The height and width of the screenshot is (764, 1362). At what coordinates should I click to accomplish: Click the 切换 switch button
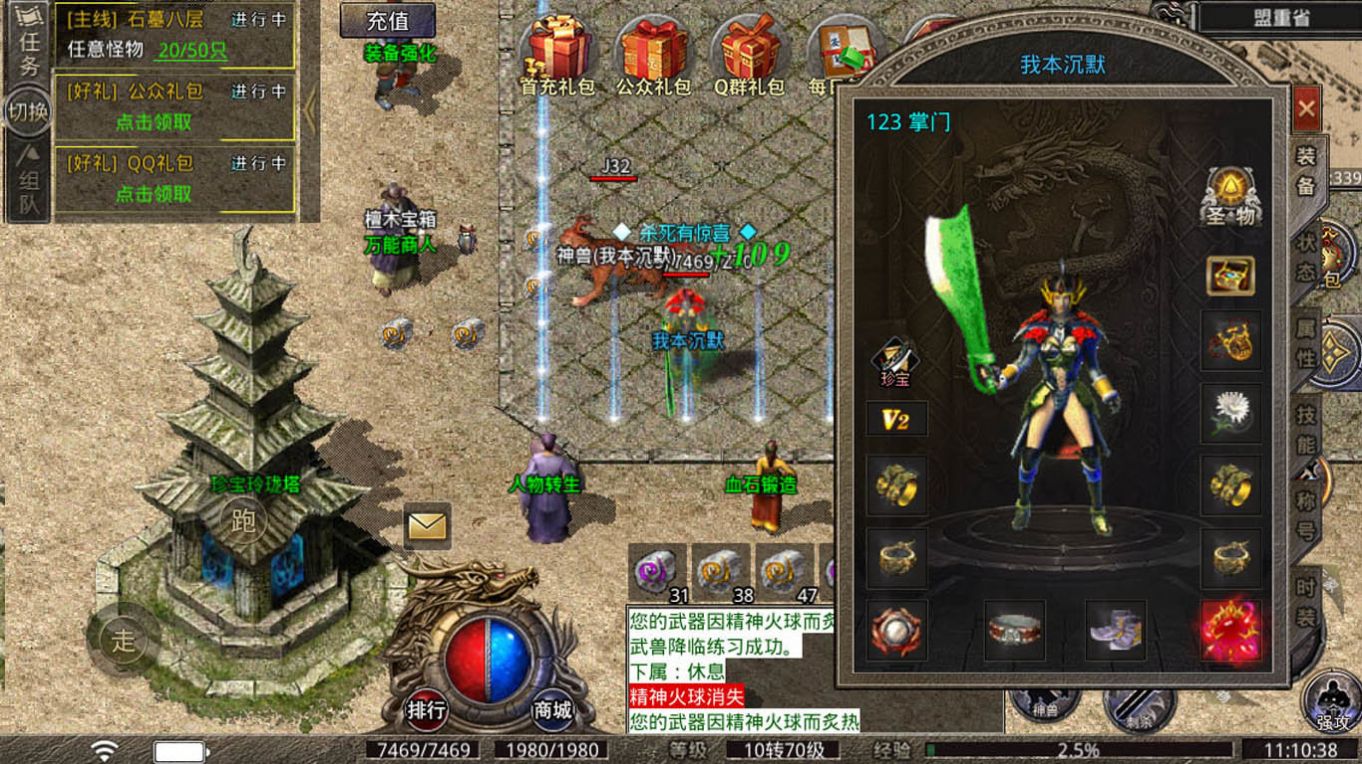pyautogui.click(x=27, y=112)
